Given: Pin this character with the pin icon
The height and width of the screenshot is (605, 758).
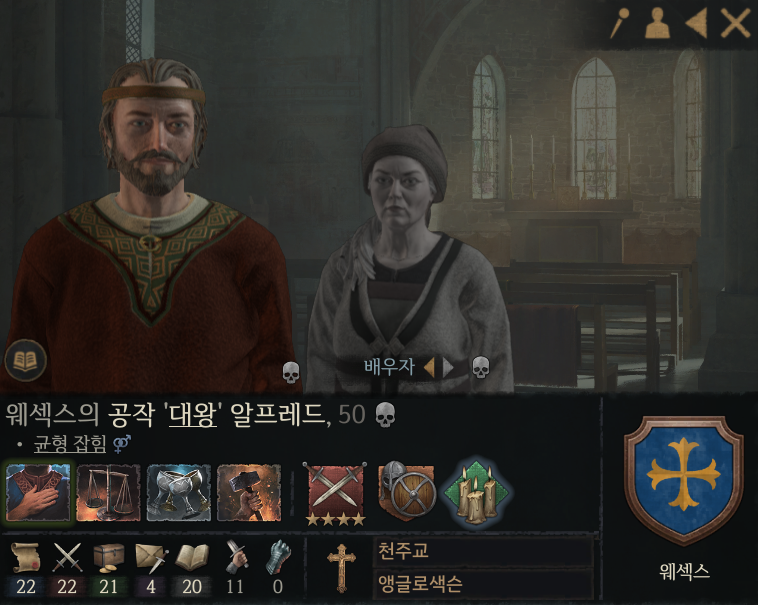Looking at the screenshot, I should [x=620, y=23].
